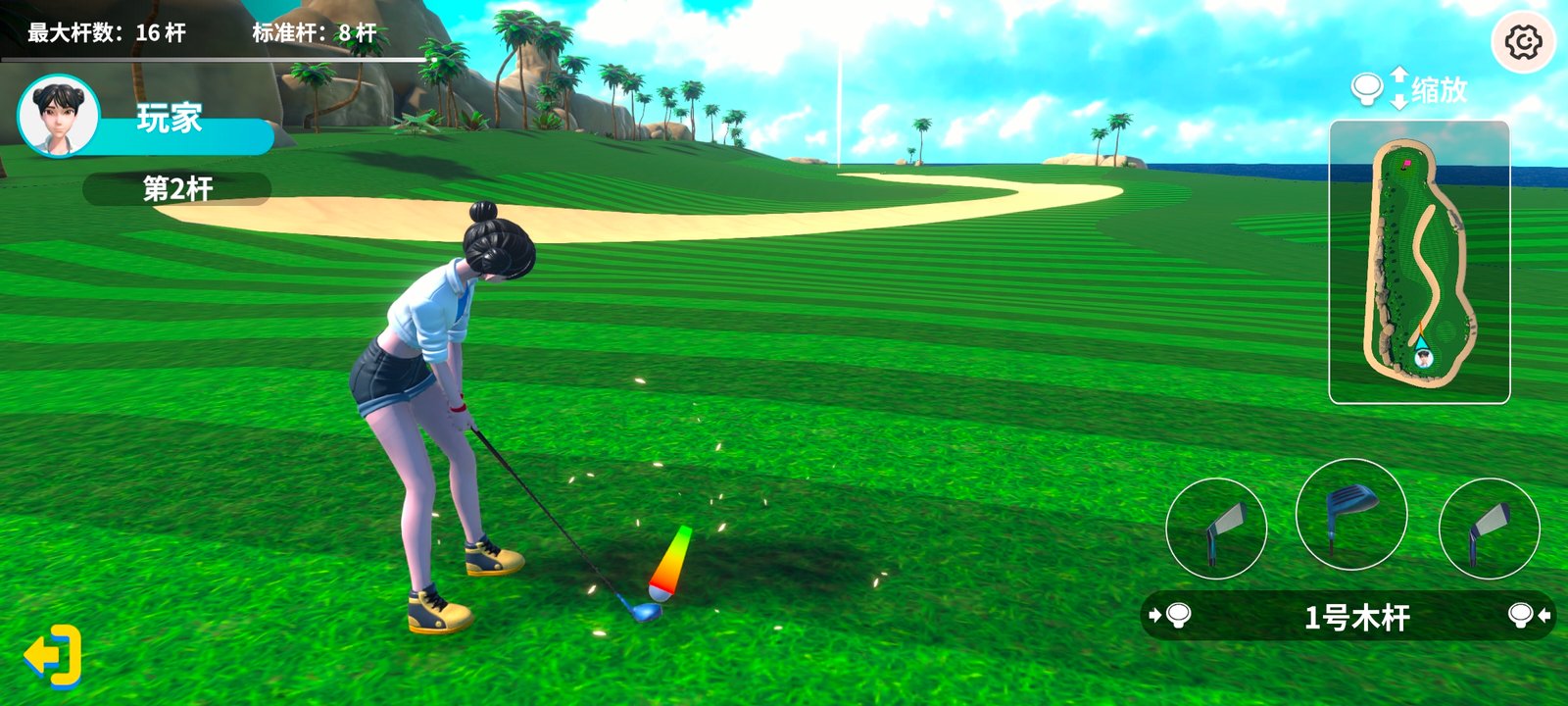Open the settings gear in the top corner

pos(1525,37)
